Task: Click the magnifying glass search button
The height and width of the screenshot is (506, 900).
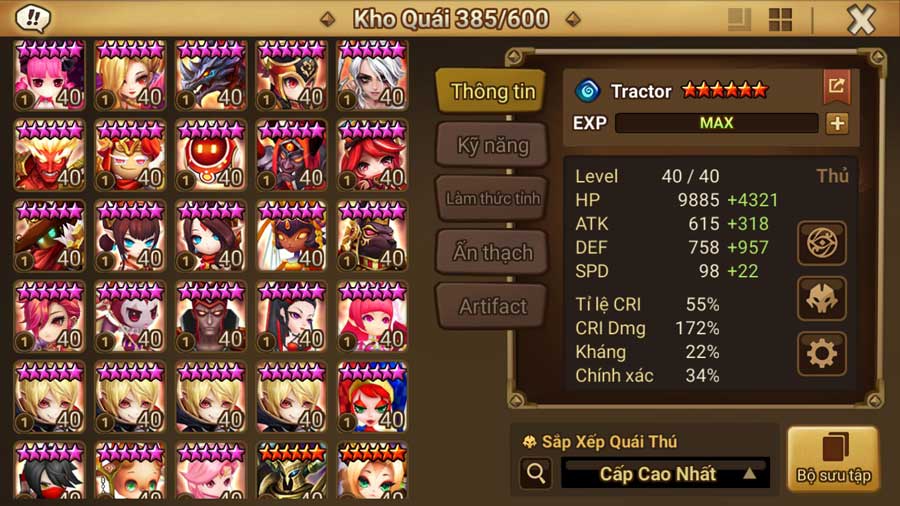Action: (x=535, y=474)
